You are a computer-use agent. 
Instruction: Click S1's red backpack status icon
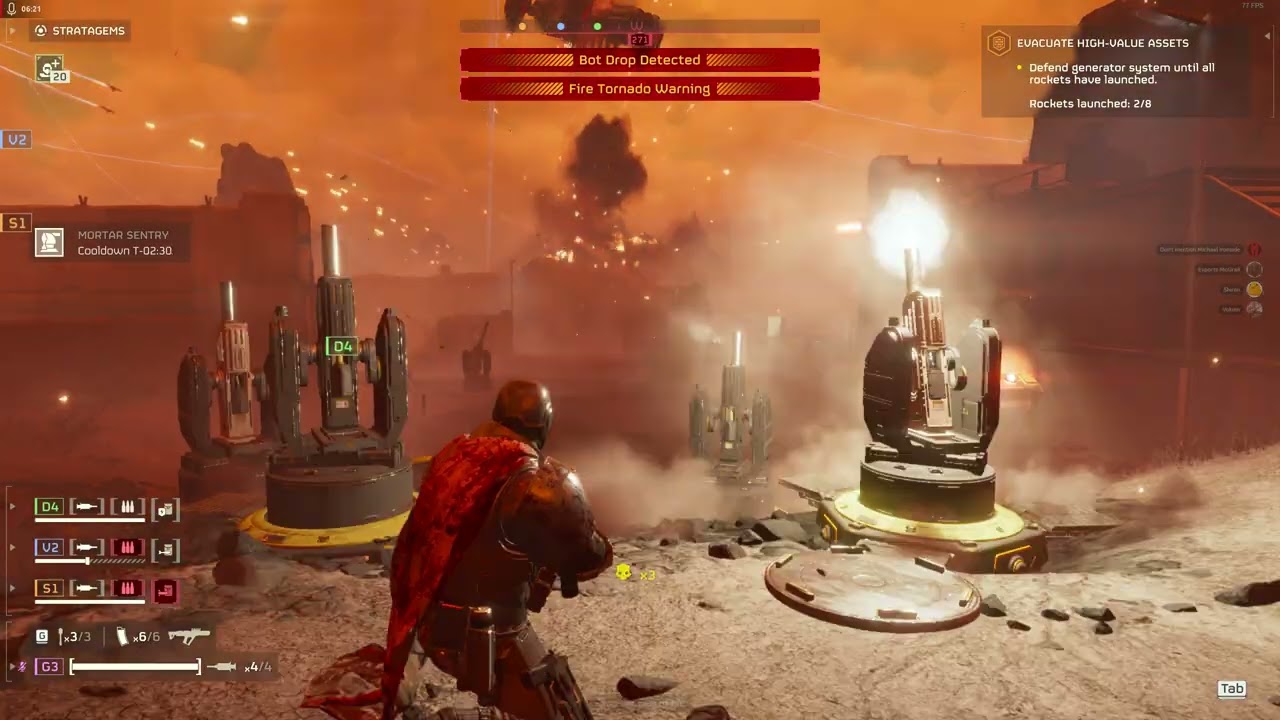click(x=165, y=590)
